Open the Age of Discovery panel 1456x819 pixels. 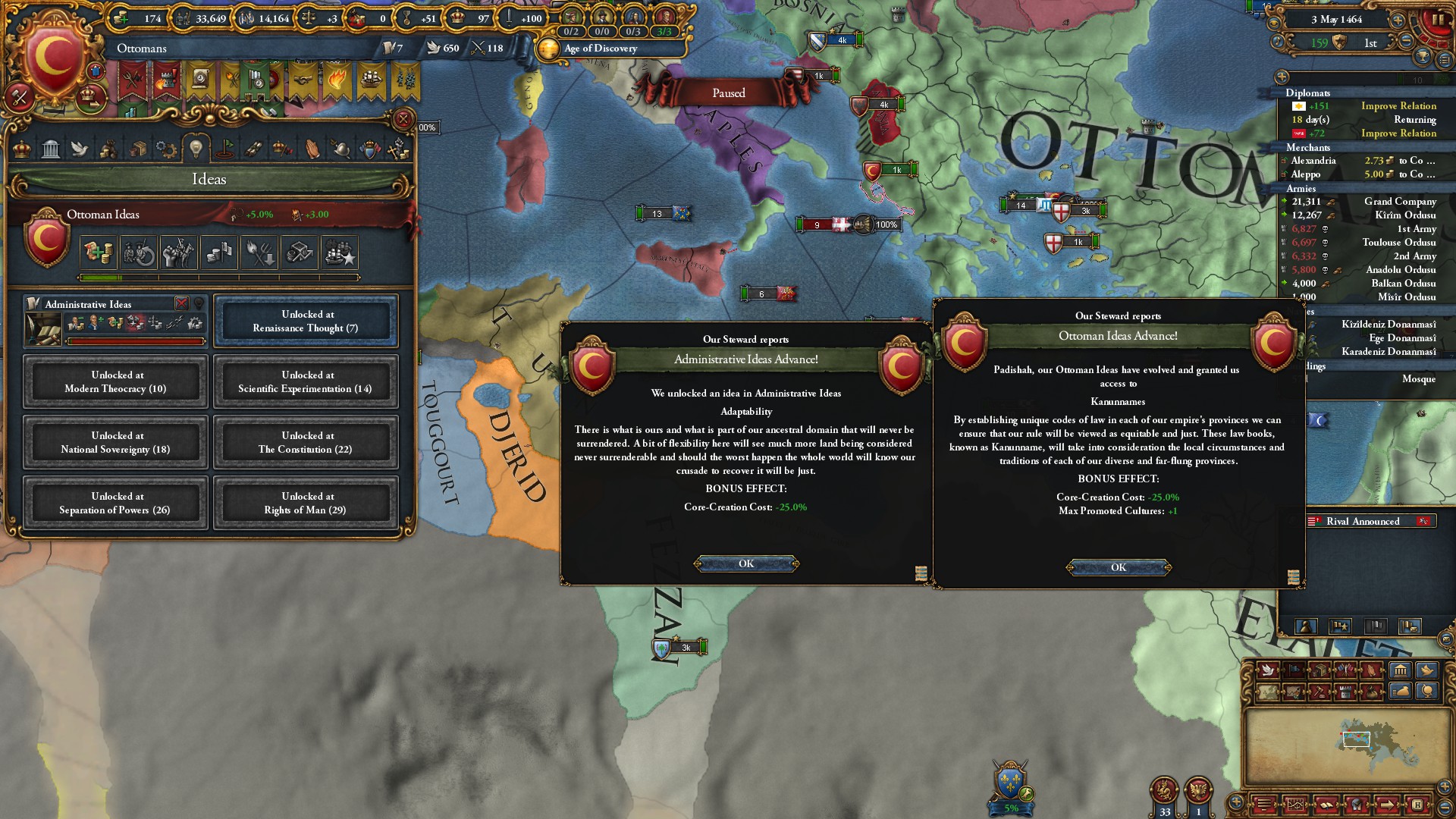point(599,49)
